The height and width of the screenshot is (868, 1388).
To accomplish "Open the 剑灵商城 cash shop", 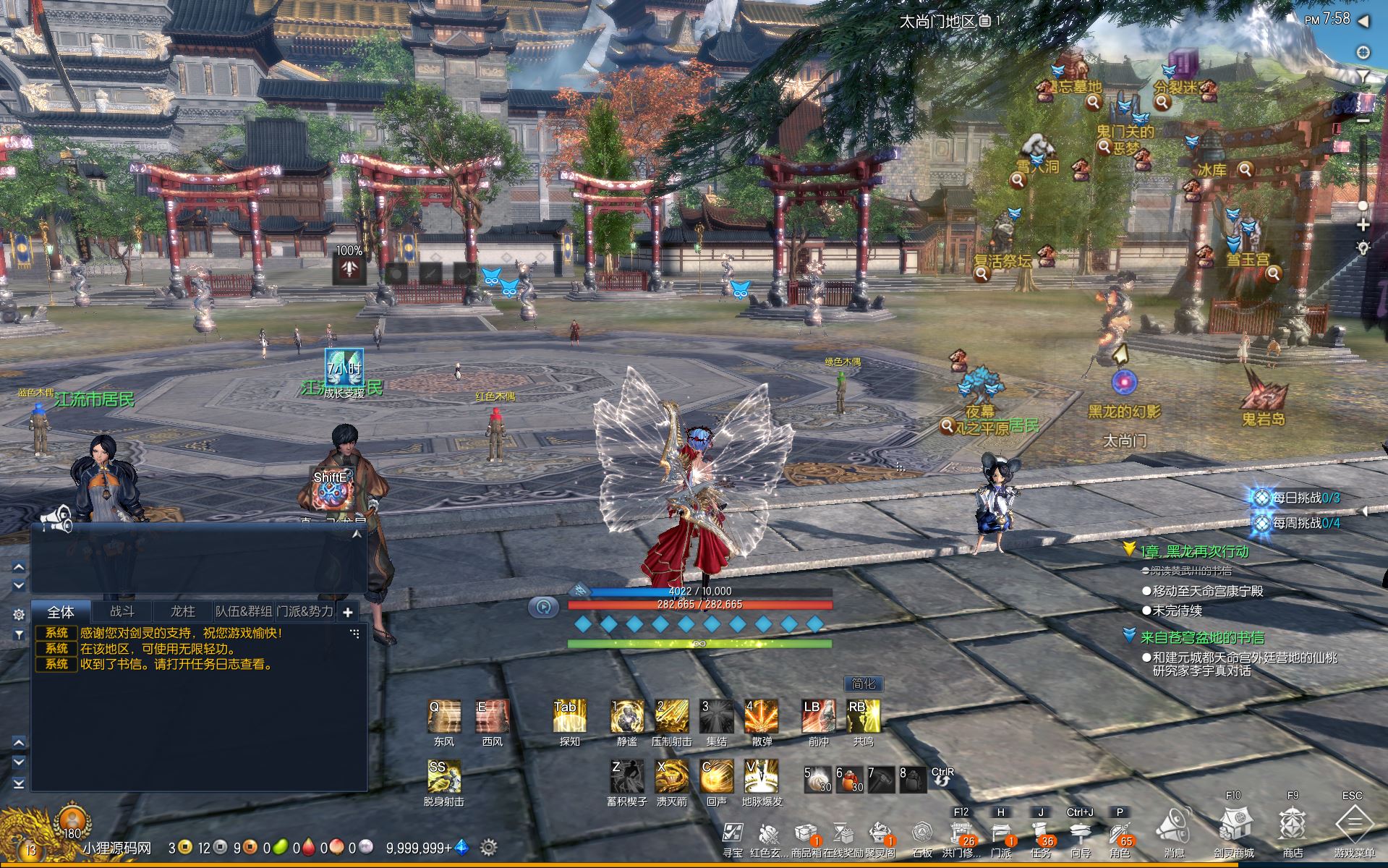I will pyautogui.click(x=1234, y=825).
